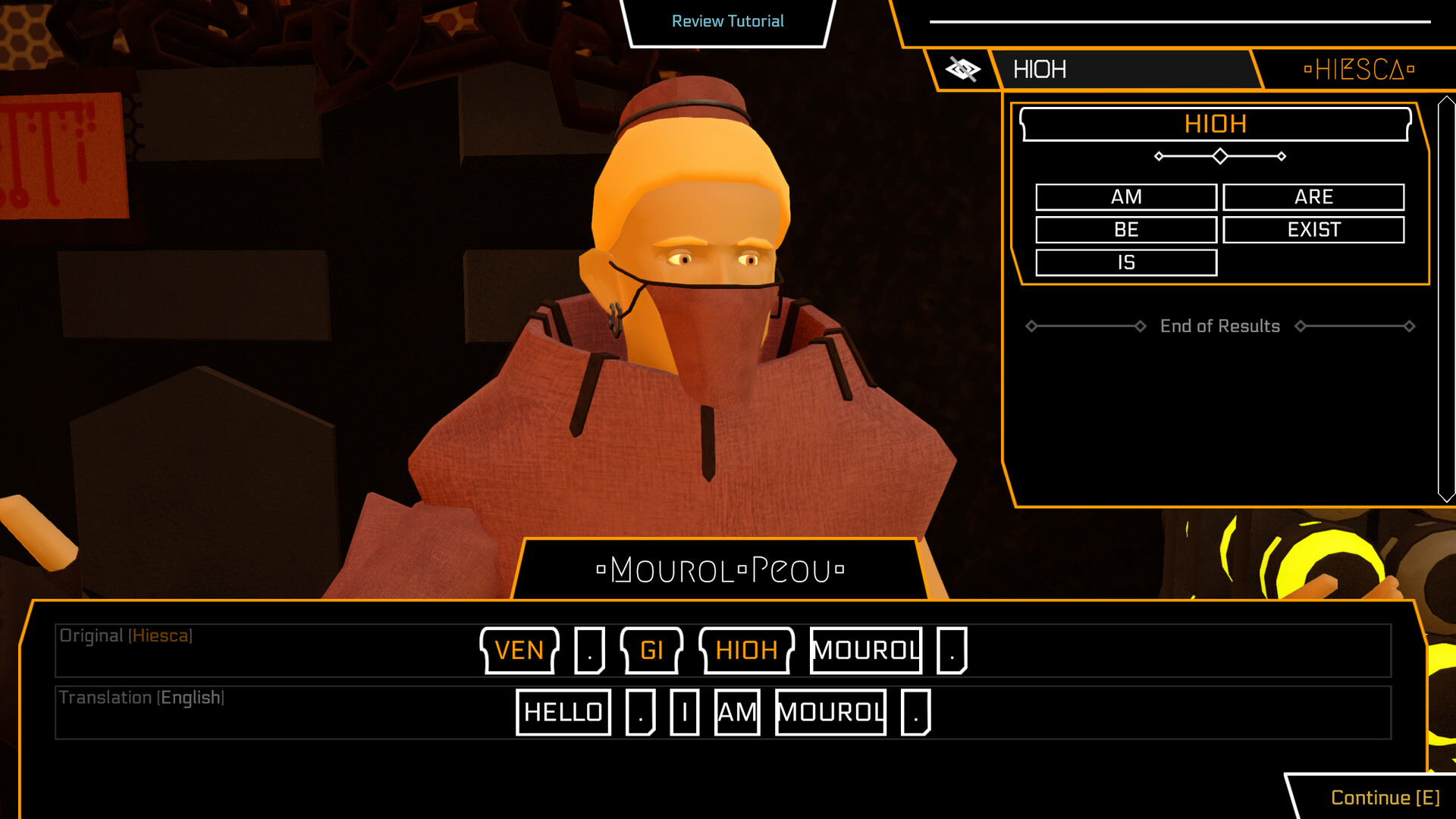Choose ARE in the results list
Screen dimensions: 1456x819
[x=1313, y=197]
